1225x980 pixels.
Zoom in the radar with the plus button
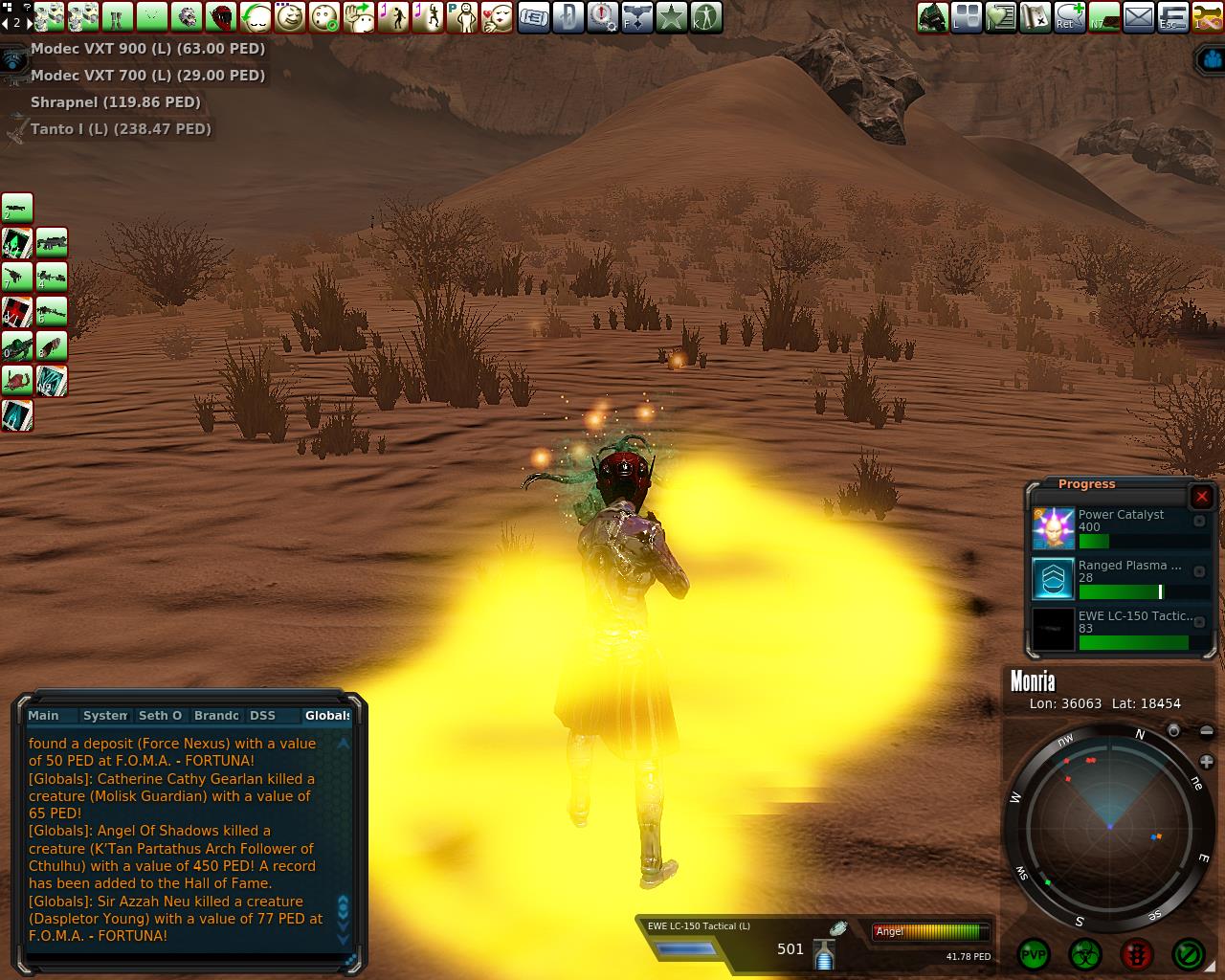click(x=1206, y=762)
